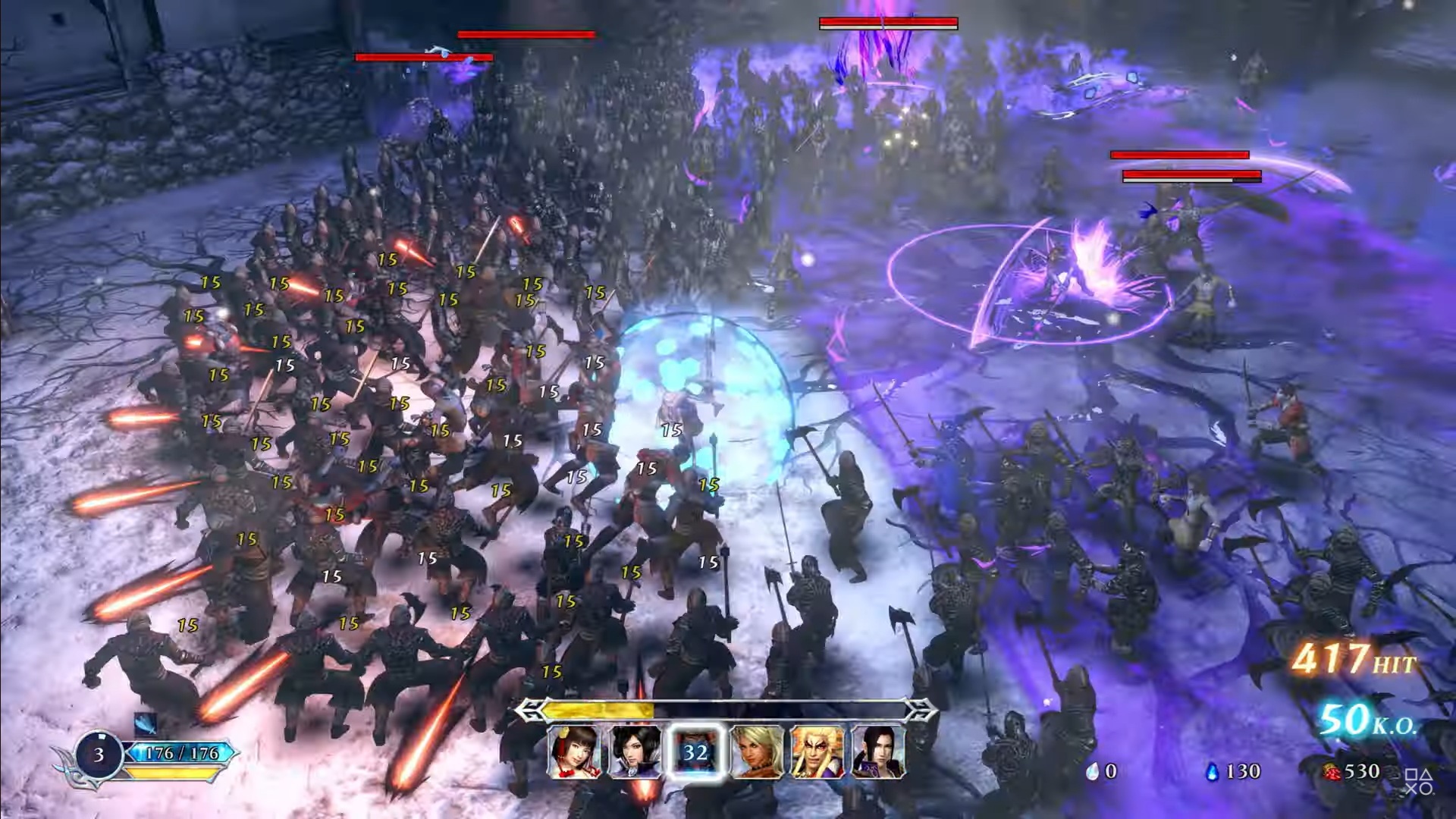1456x819 pixels.
Task: Click the sword skill icon above the HP bar
Action: 145,724
